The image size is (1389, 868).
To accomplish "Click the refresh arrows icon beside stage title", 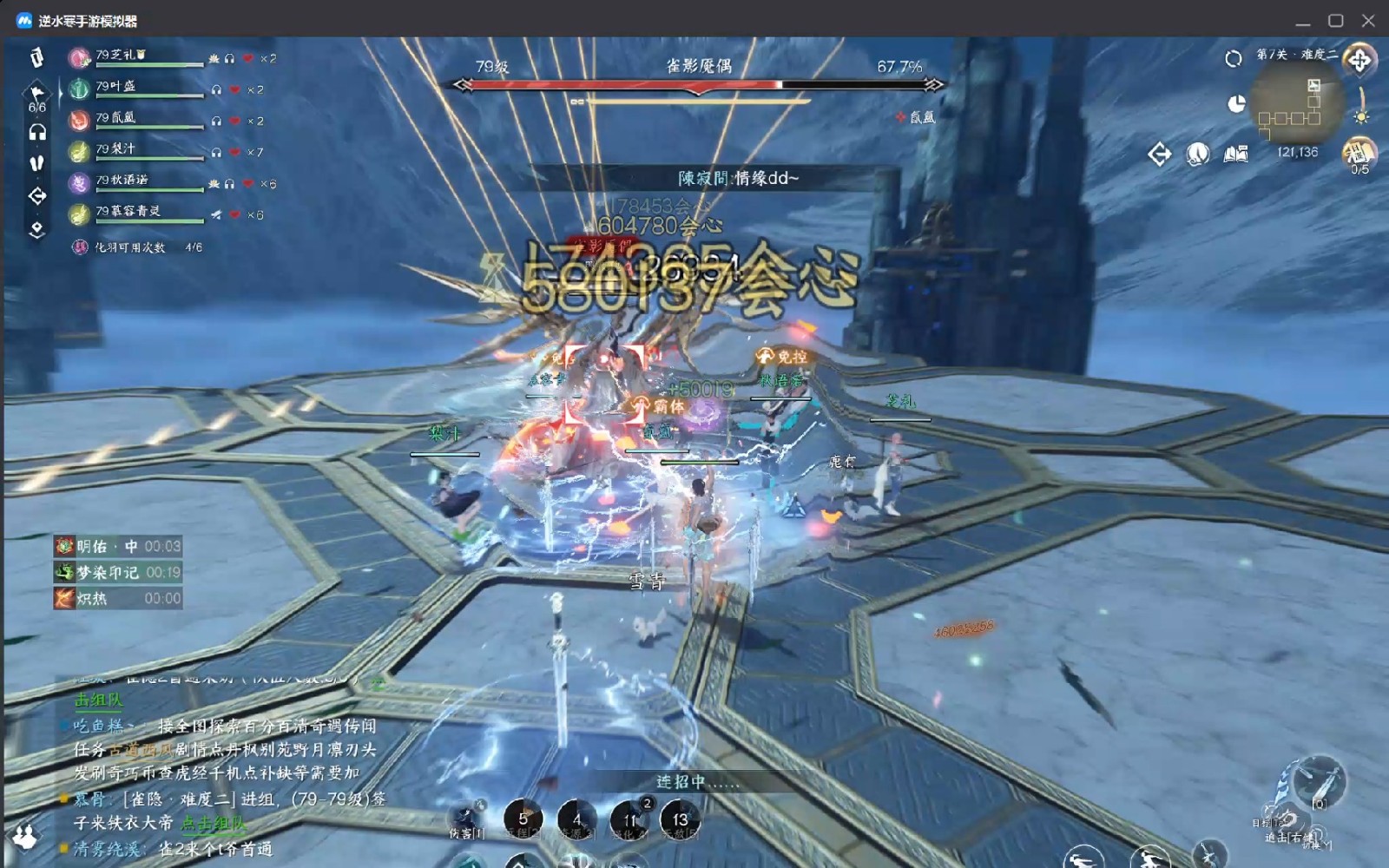I will [x=1234, y=58].
